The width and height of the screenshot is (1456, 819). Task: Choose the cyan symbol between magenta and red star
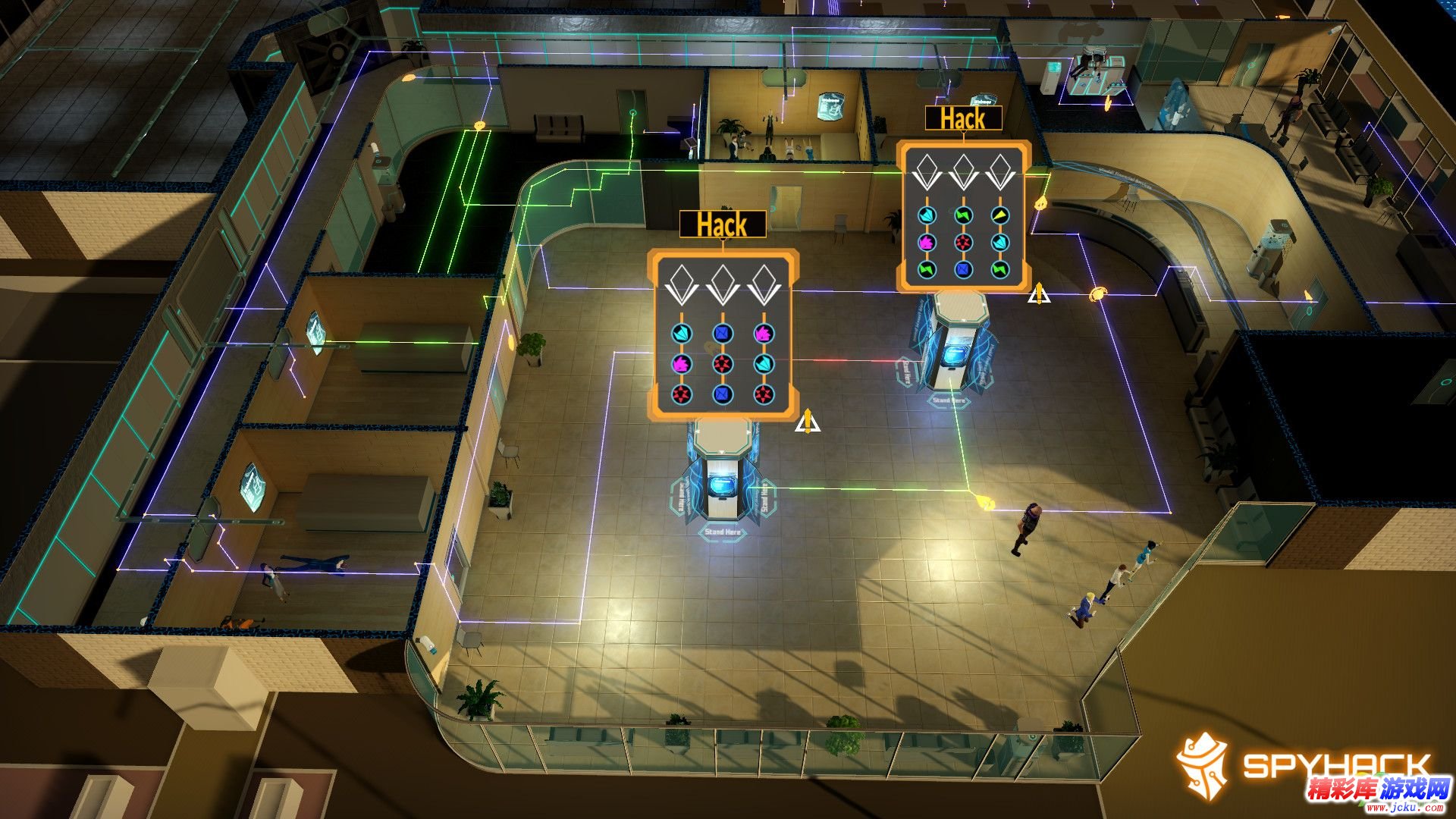pos(763,364)
